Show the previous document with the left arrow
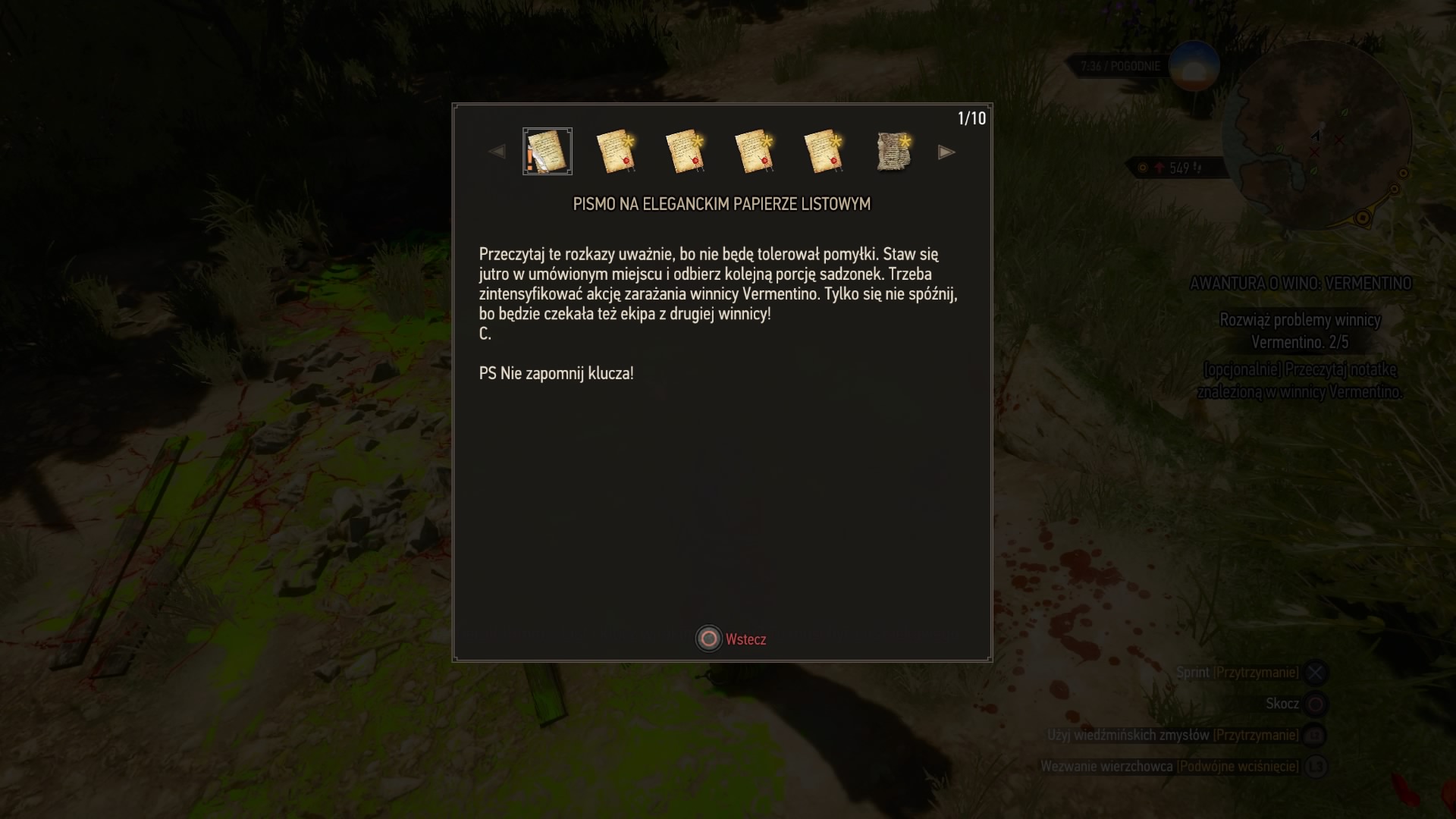Viewport: 1456px width, 819px height. coord(497,152)
